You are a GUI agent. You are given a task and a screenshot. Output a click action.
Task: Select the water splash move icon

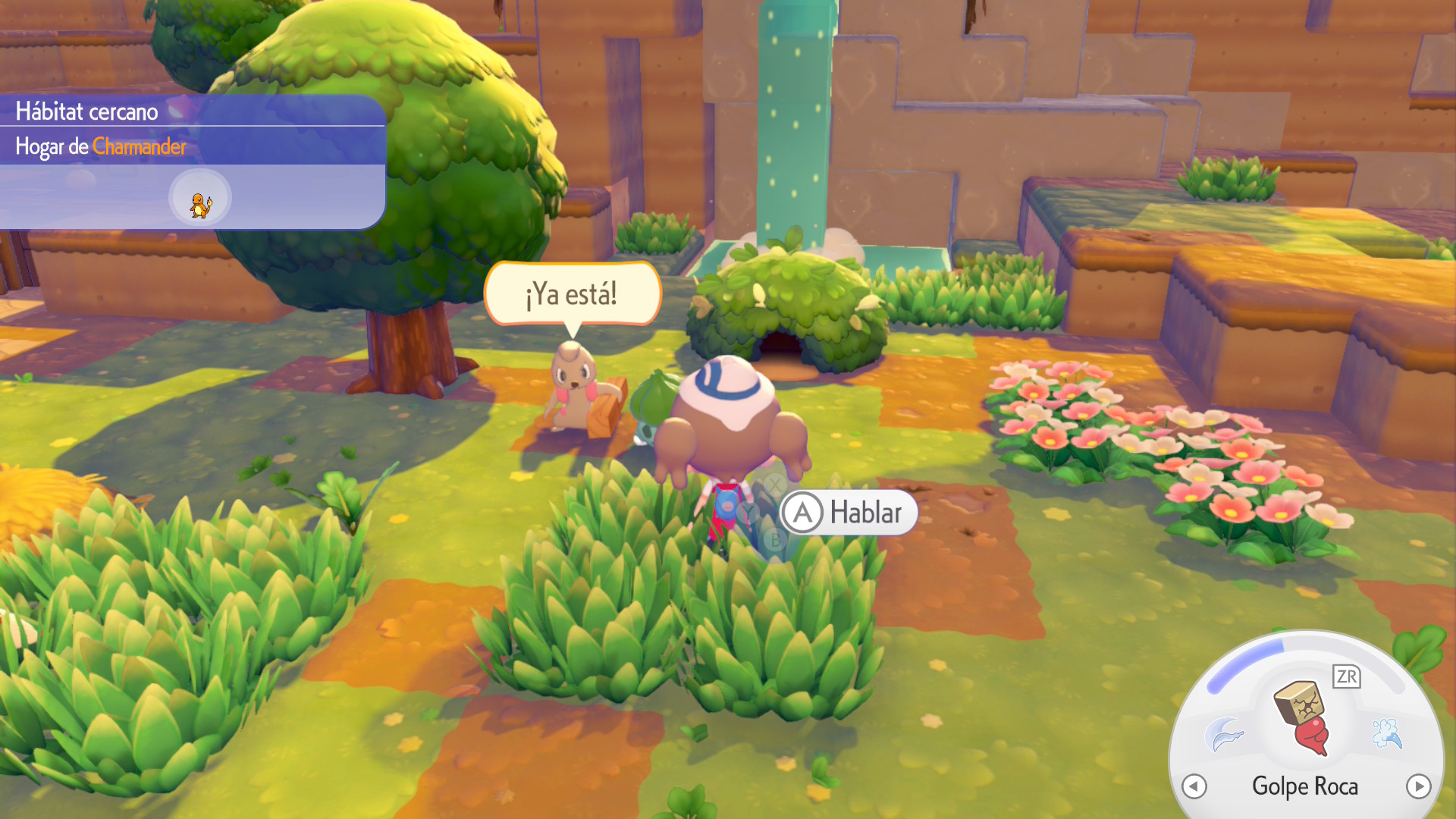[1387, 733]
